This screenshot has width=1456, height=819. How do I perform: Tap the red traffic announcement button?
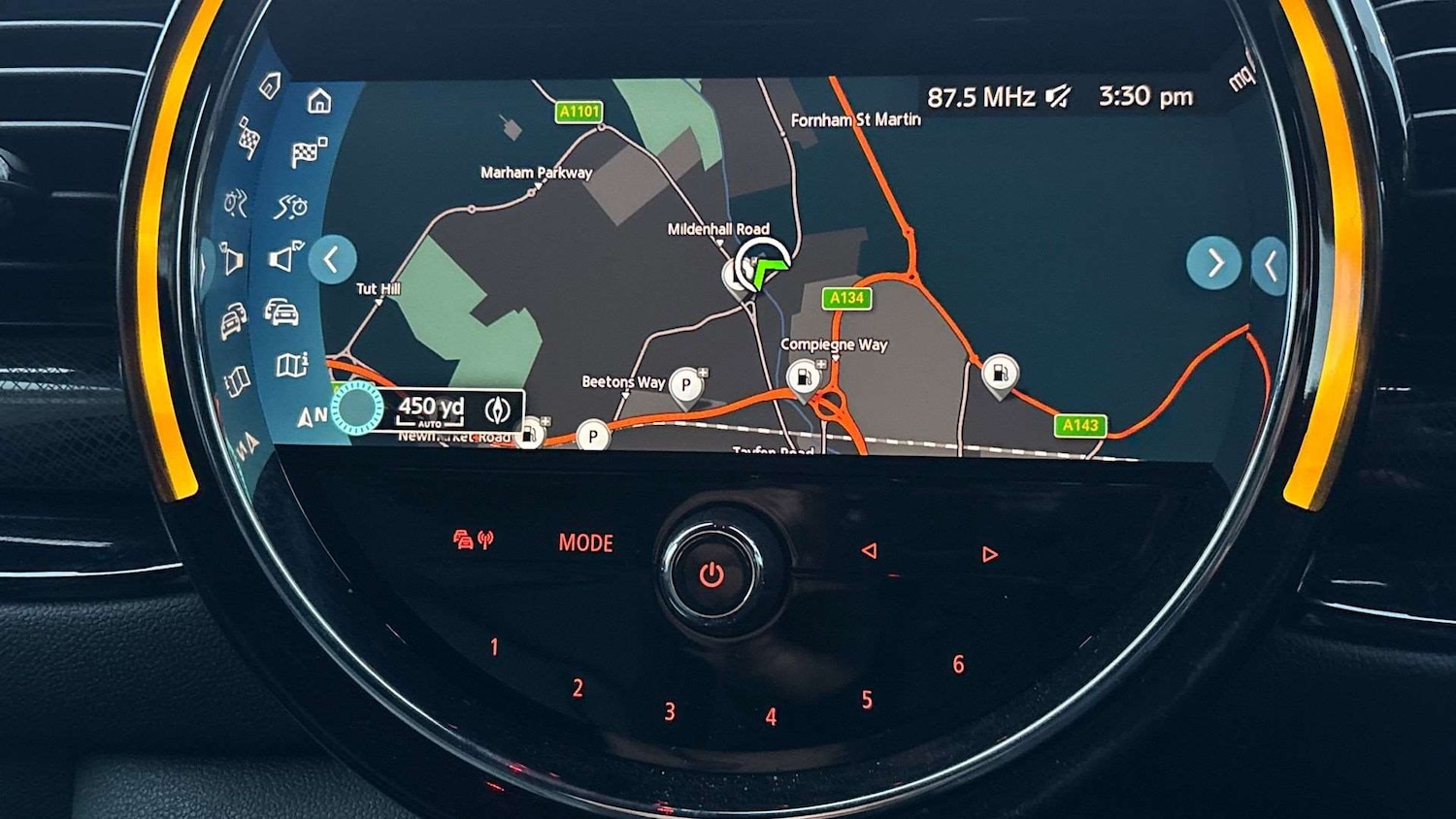pos(473,541)
